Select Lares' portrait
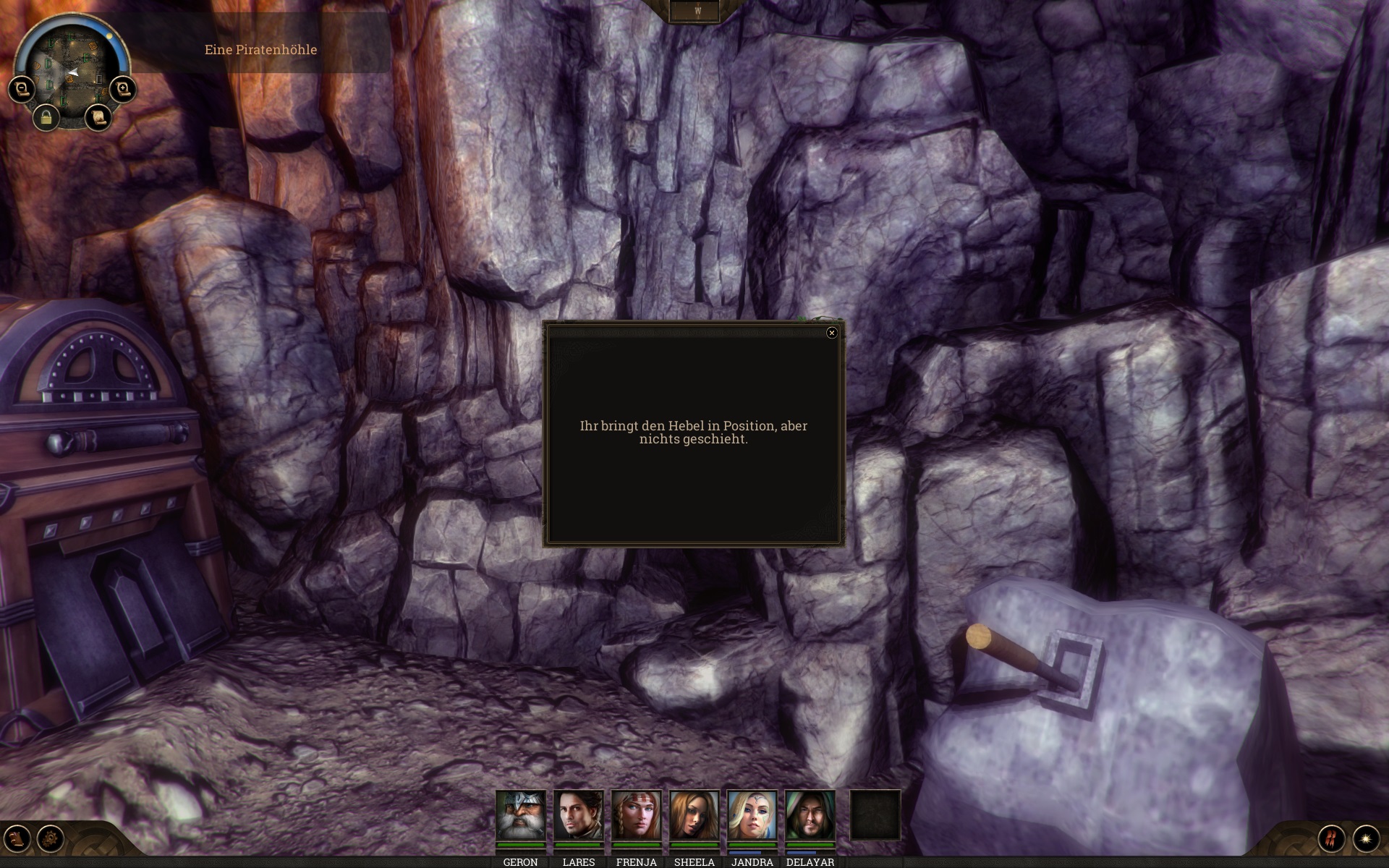 579,815
